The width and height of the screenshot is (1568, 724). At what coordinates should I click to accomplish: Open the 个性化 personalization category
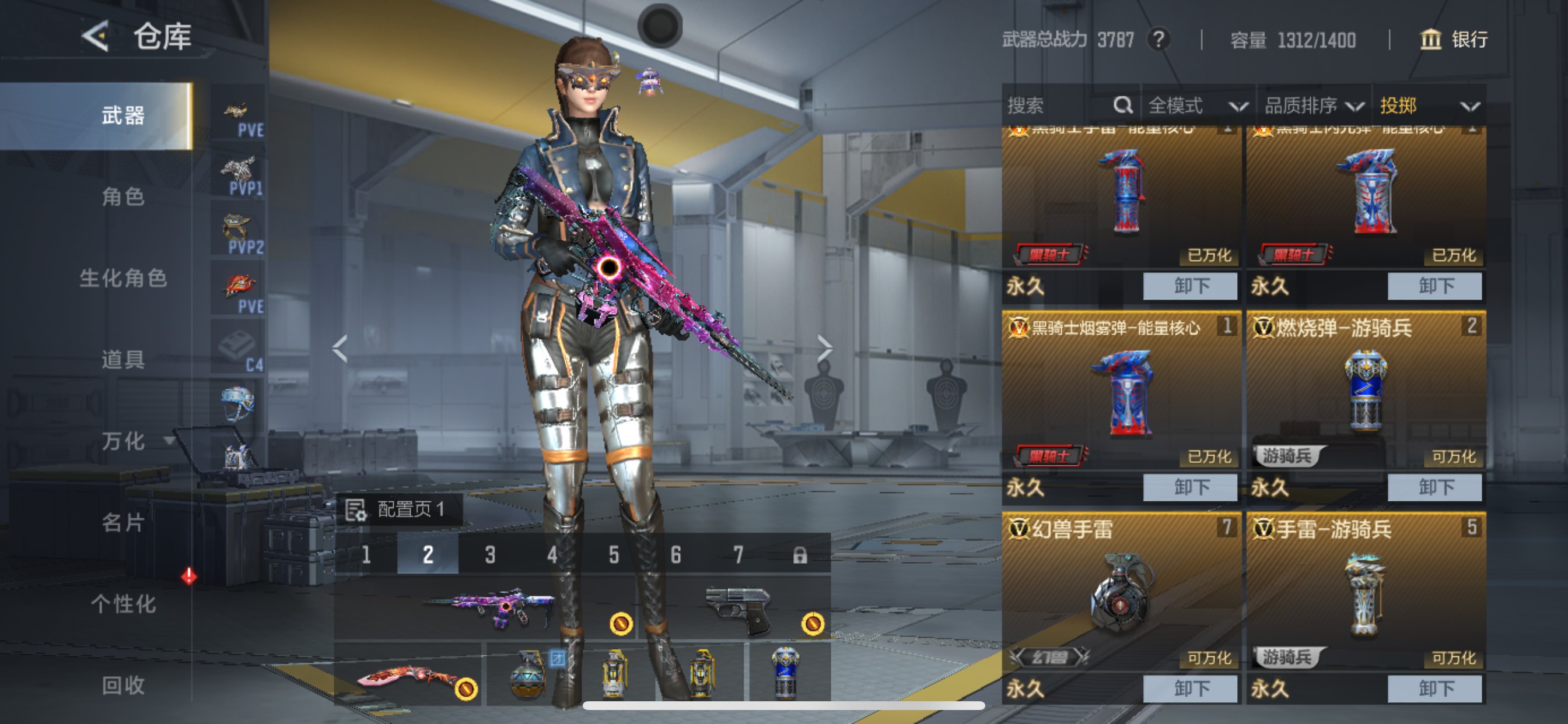[x=123, y=603]
